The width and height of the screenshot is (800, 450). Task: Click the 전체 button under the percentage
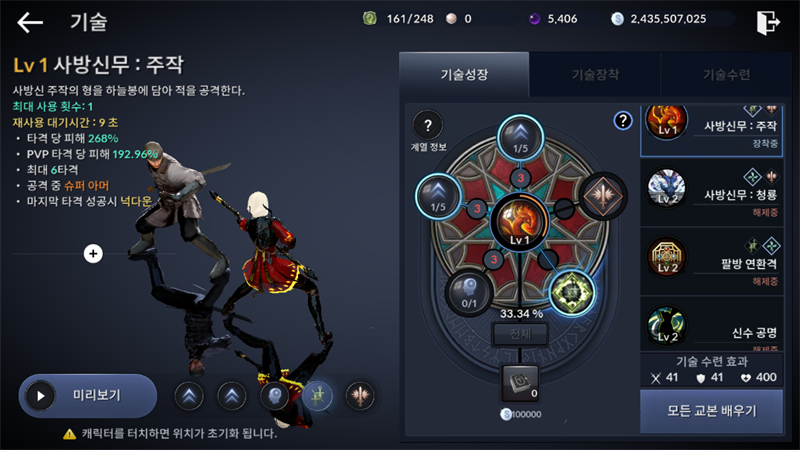click(520, 334)
